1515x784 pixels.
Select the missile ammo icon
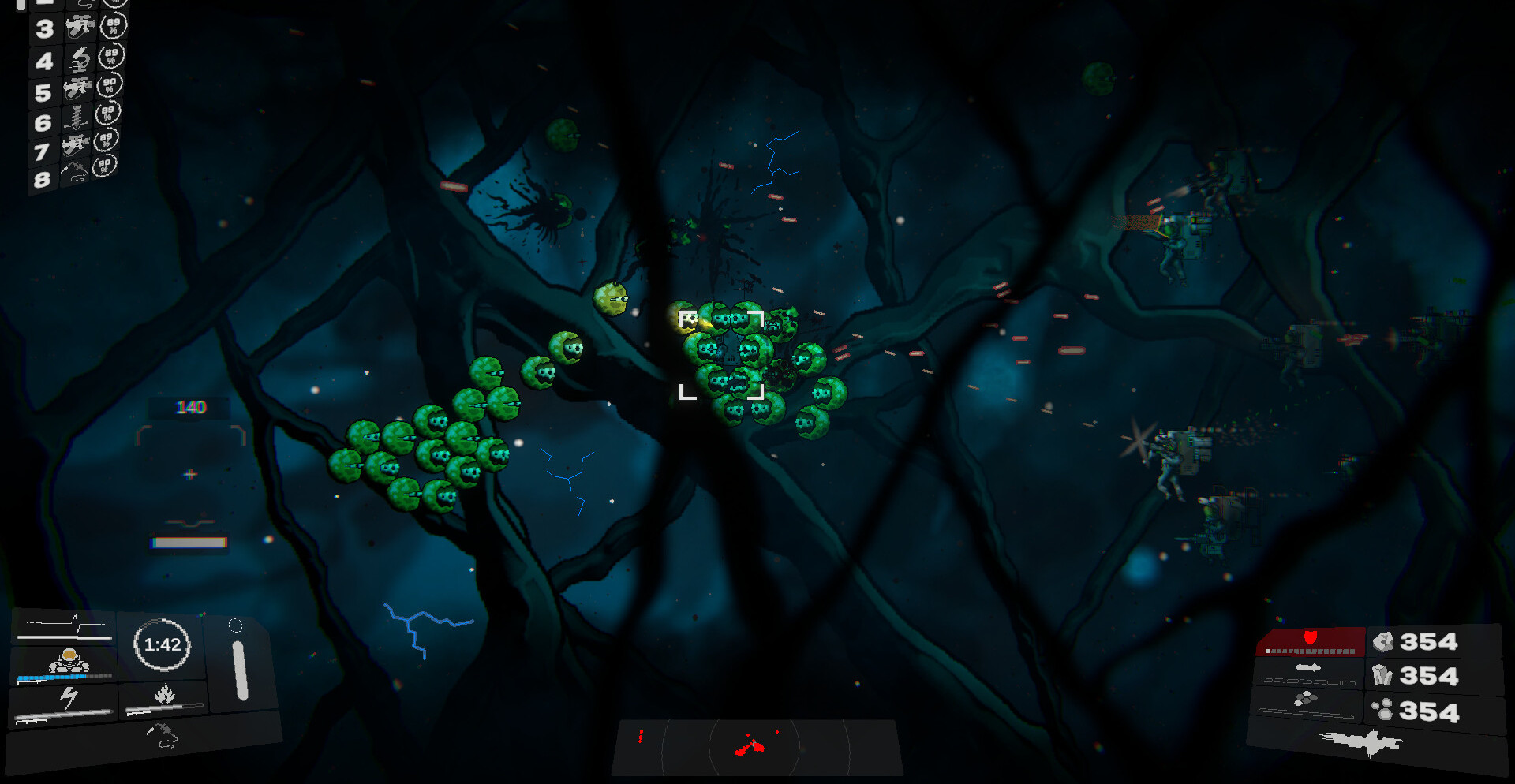pos(1307,669)
